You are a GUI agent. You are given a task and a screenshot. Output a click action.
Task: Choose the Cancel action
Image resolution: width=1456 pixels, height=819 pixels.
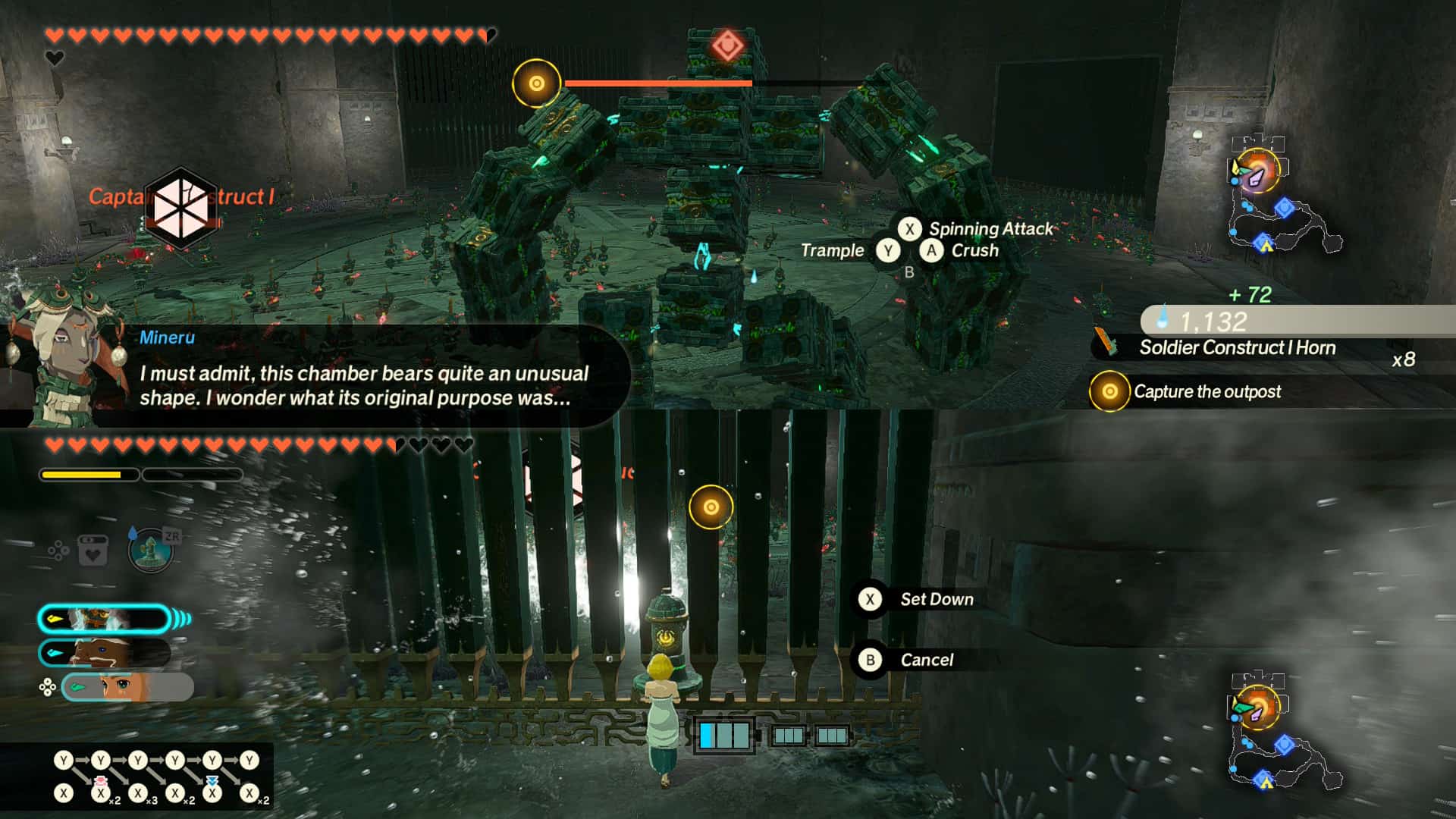pos(926,660)
